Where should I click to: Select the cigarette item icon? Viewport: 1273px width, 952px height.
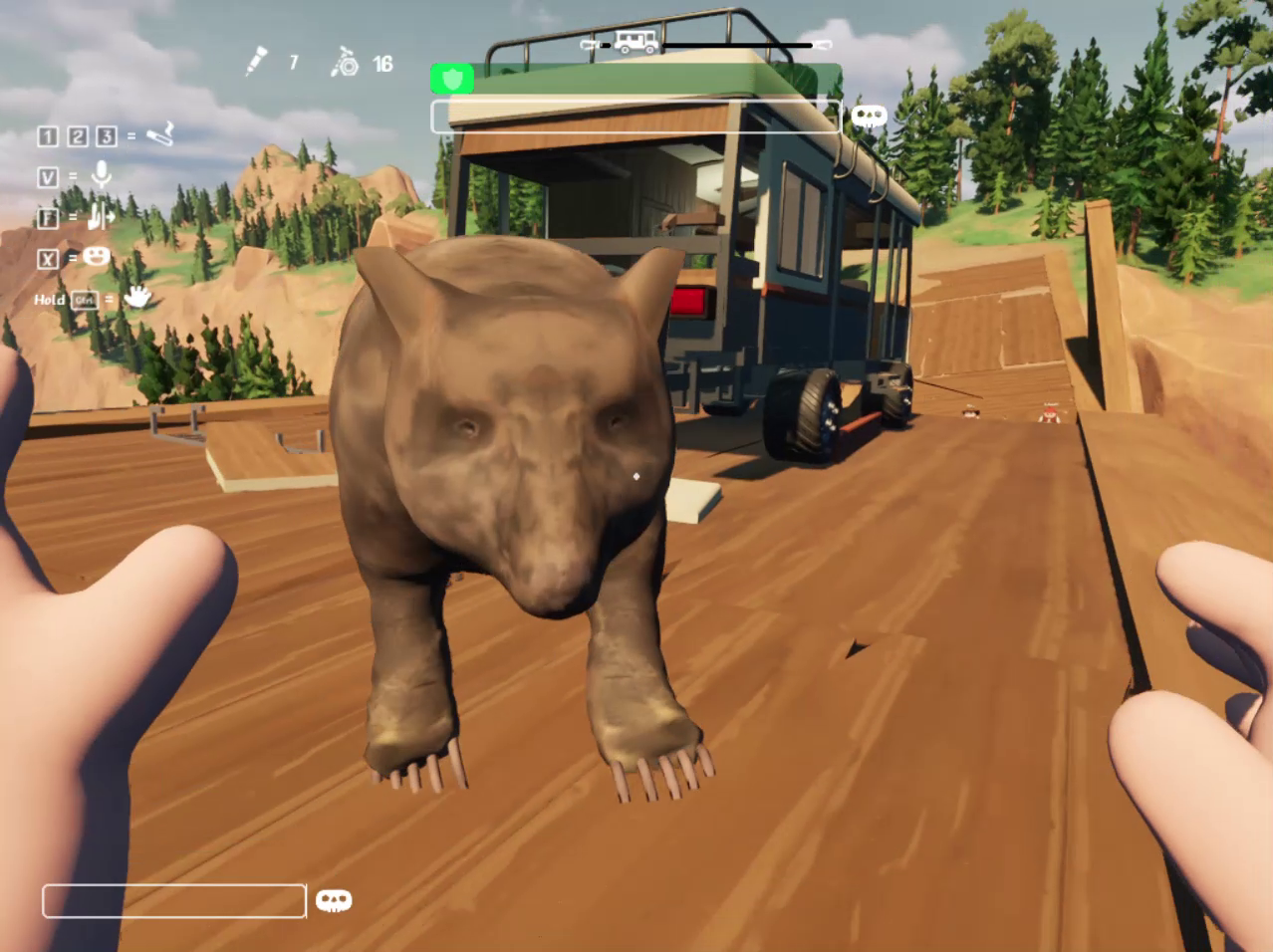160,133
